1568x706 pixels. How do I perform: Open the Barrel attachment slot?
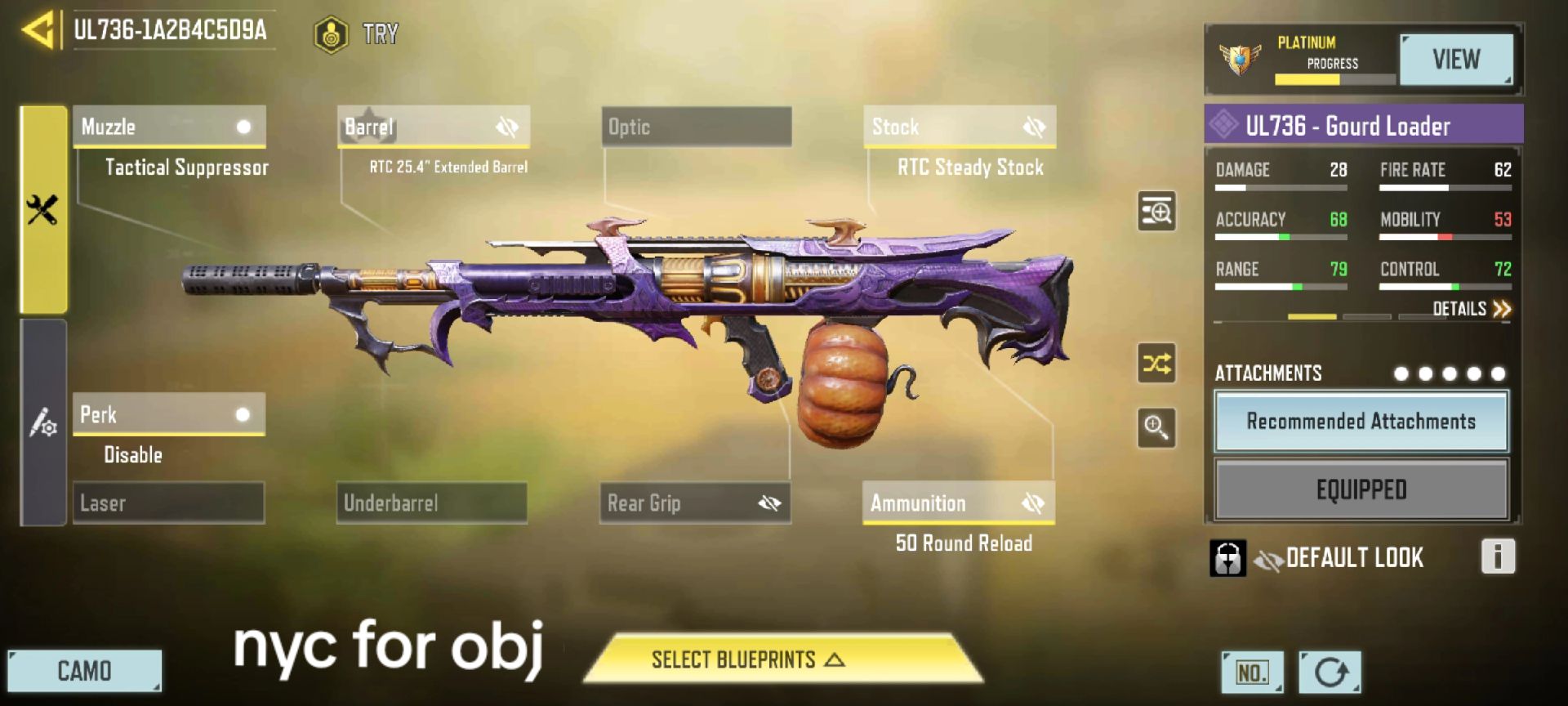point(434,127)
